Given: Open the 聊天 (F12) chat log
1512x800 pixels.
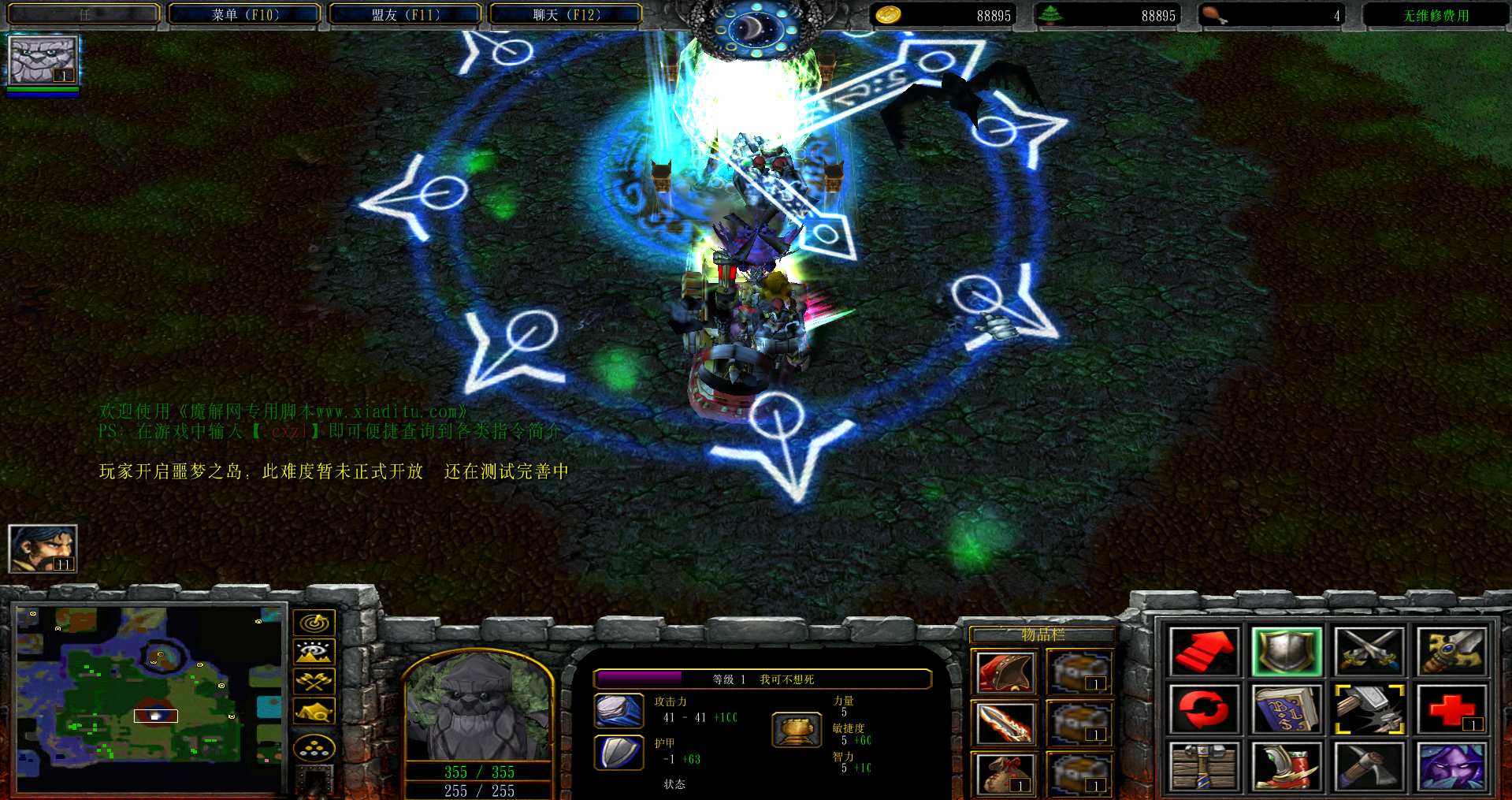Looking at the screenshot, I should tap(566, 14).
